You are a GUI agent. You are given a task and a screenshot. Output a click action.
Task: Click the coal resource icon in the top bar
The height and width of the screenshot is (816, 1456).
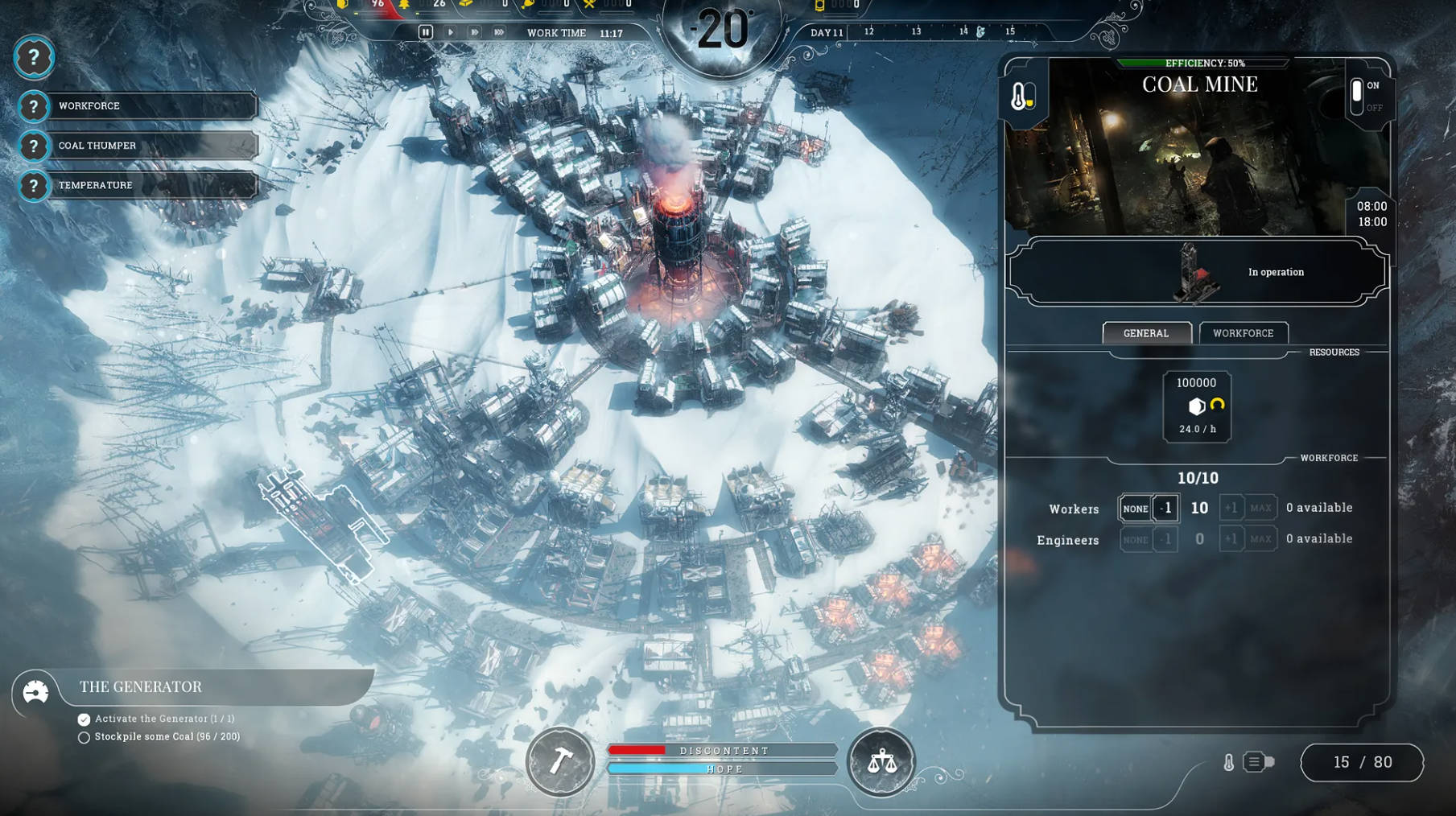(x=342, y=6)
